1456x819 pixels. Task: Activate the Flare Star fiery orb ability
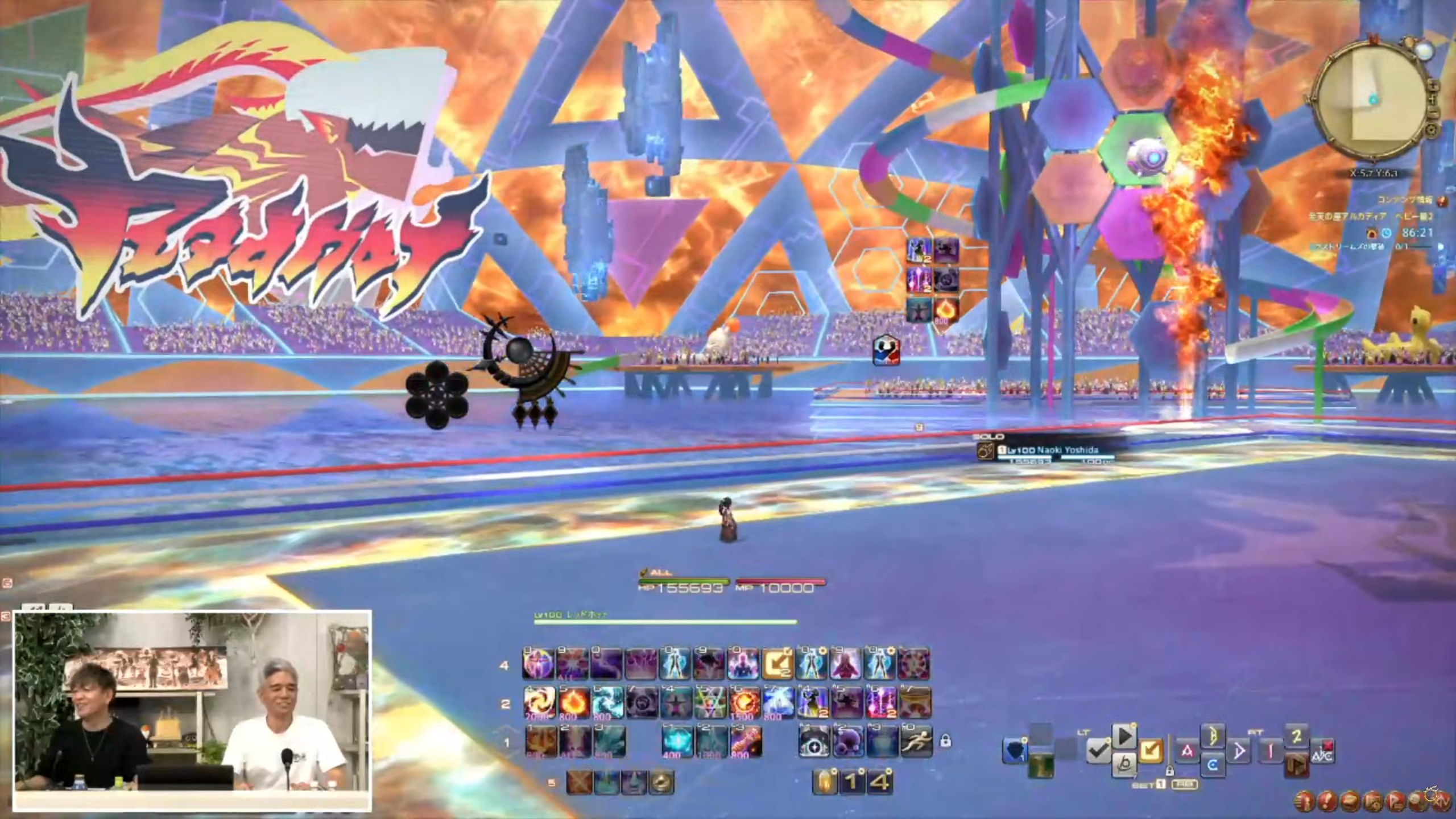click(x=745, y=703)
